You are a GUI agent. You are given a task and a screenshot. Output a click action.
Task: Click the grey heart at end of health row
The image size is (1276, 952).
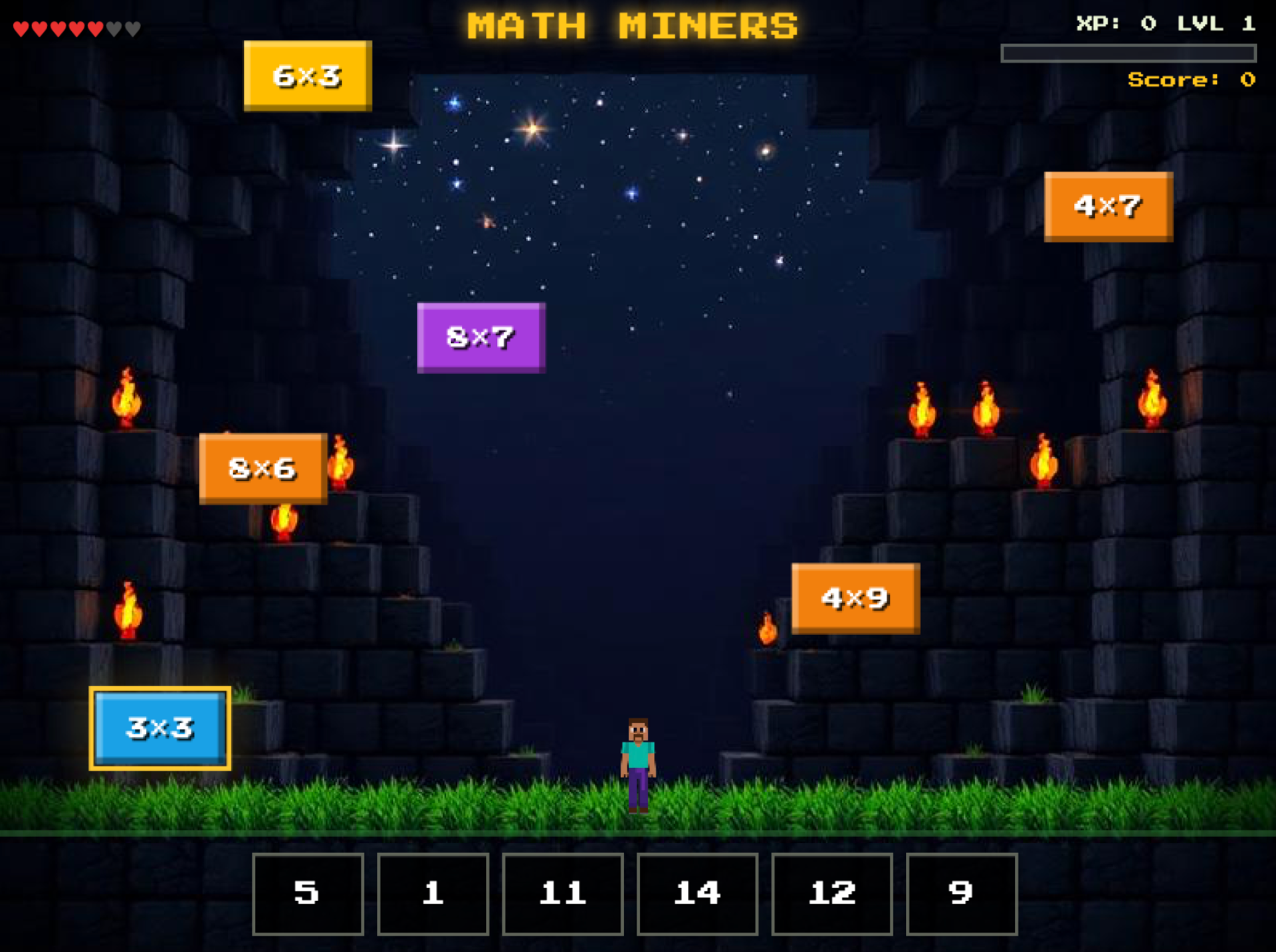(x=130, y=27)
